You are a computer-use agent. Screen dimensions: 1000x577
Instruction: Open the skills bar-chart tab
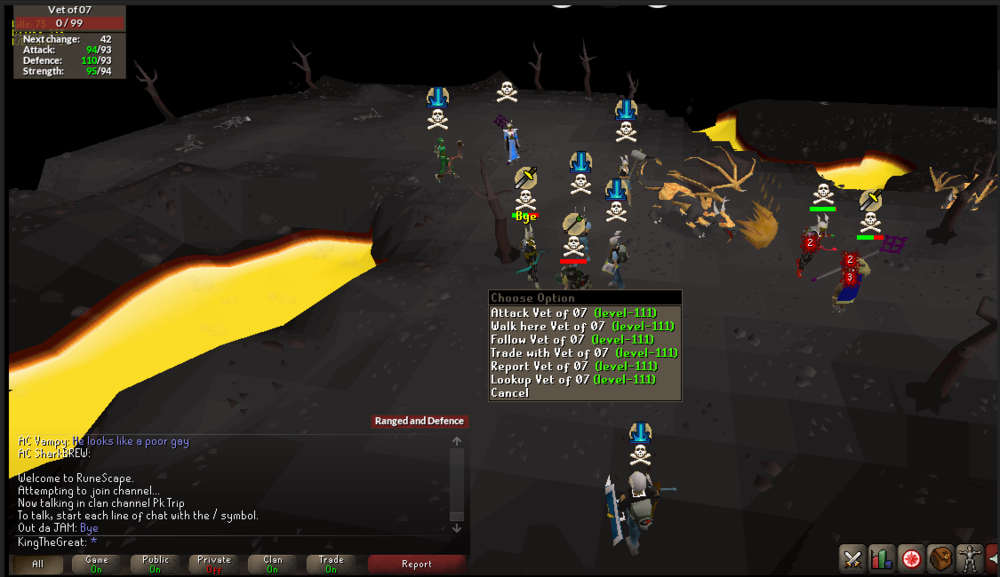[881, 558]
